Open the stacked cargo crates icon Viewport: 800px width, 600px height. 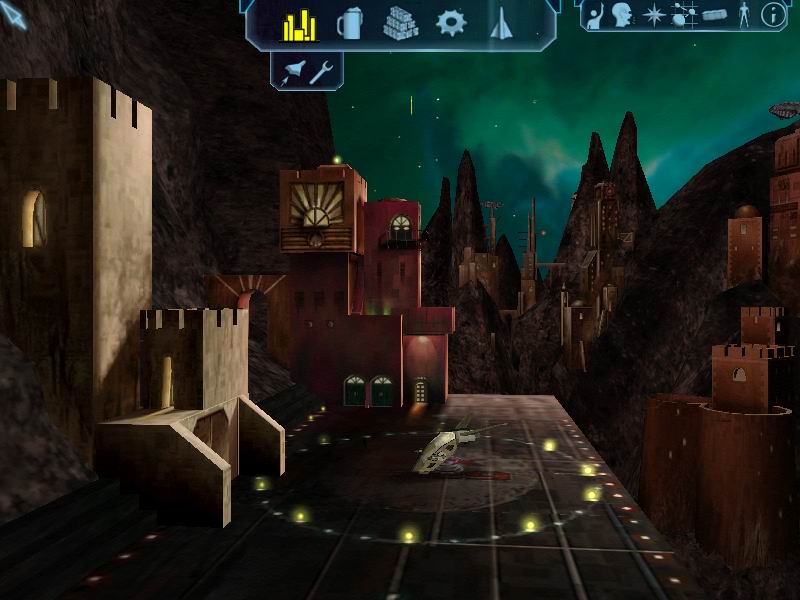(x=400, y=24)
